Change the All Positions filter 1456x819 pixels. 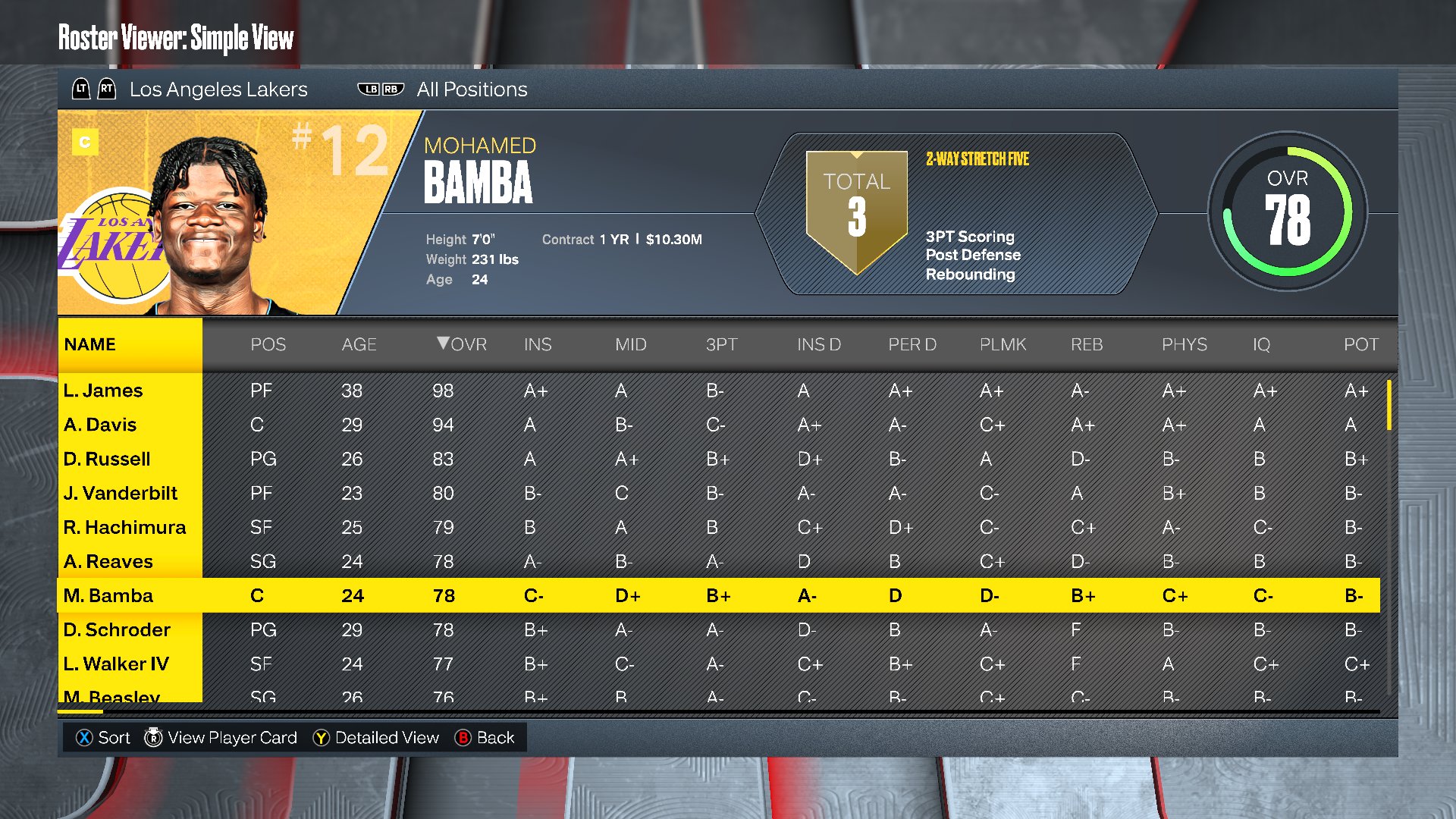coord(471,89)
